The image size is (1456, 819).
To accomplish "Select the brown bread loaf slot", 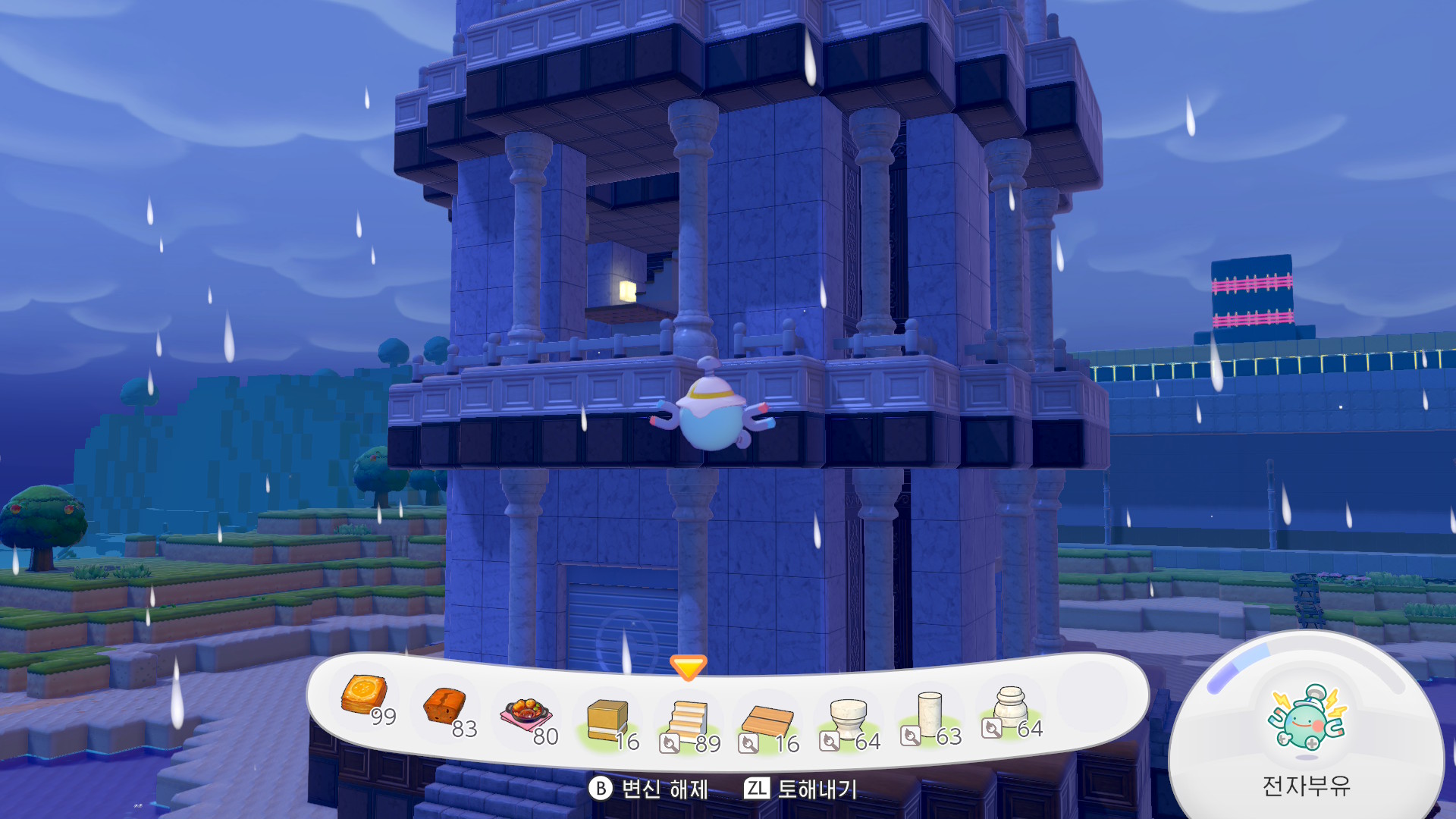I will click(445, 707).
